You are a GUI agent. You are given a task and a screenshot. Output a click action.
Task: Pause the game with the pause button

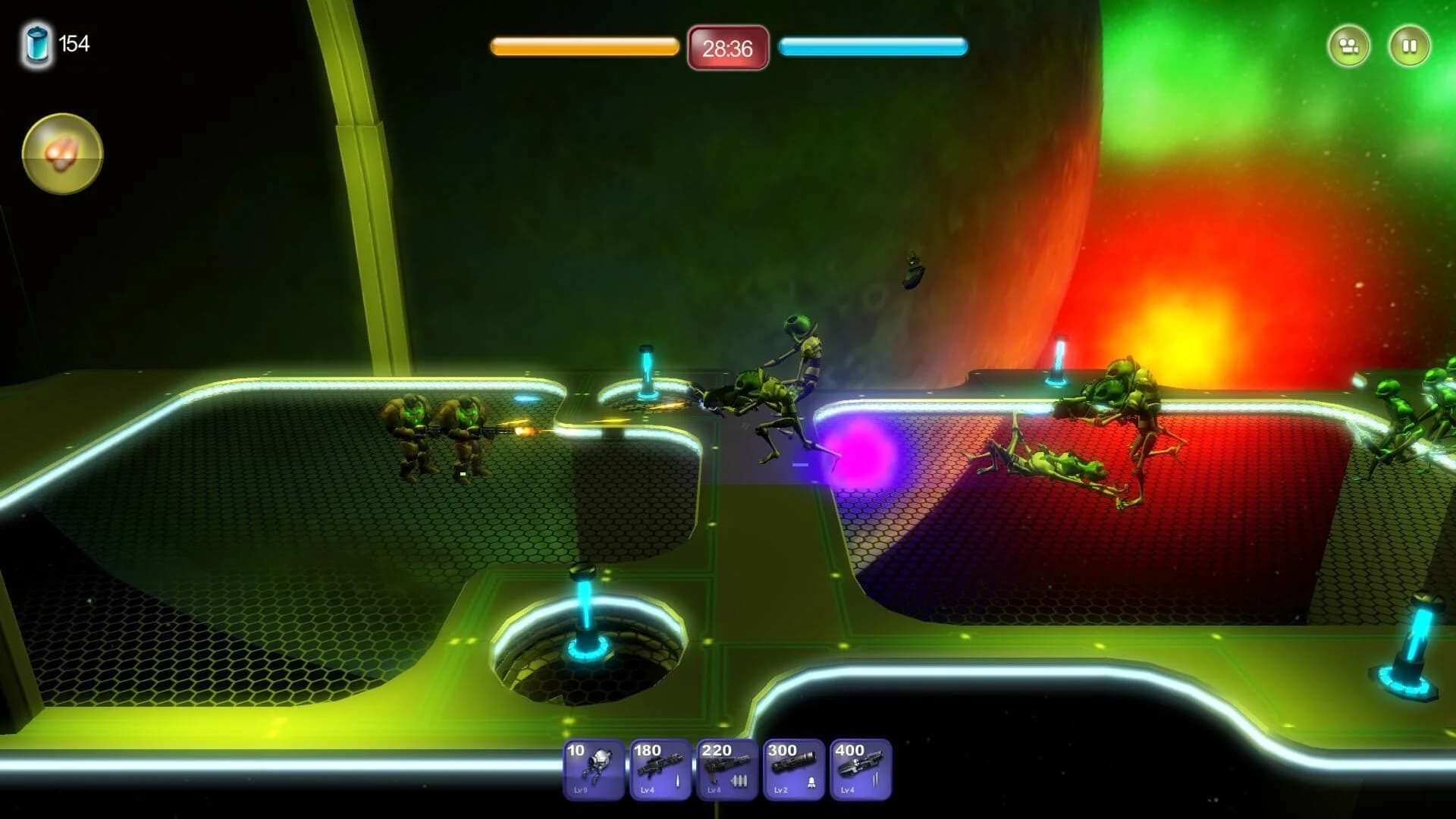tap(1408, 45)
